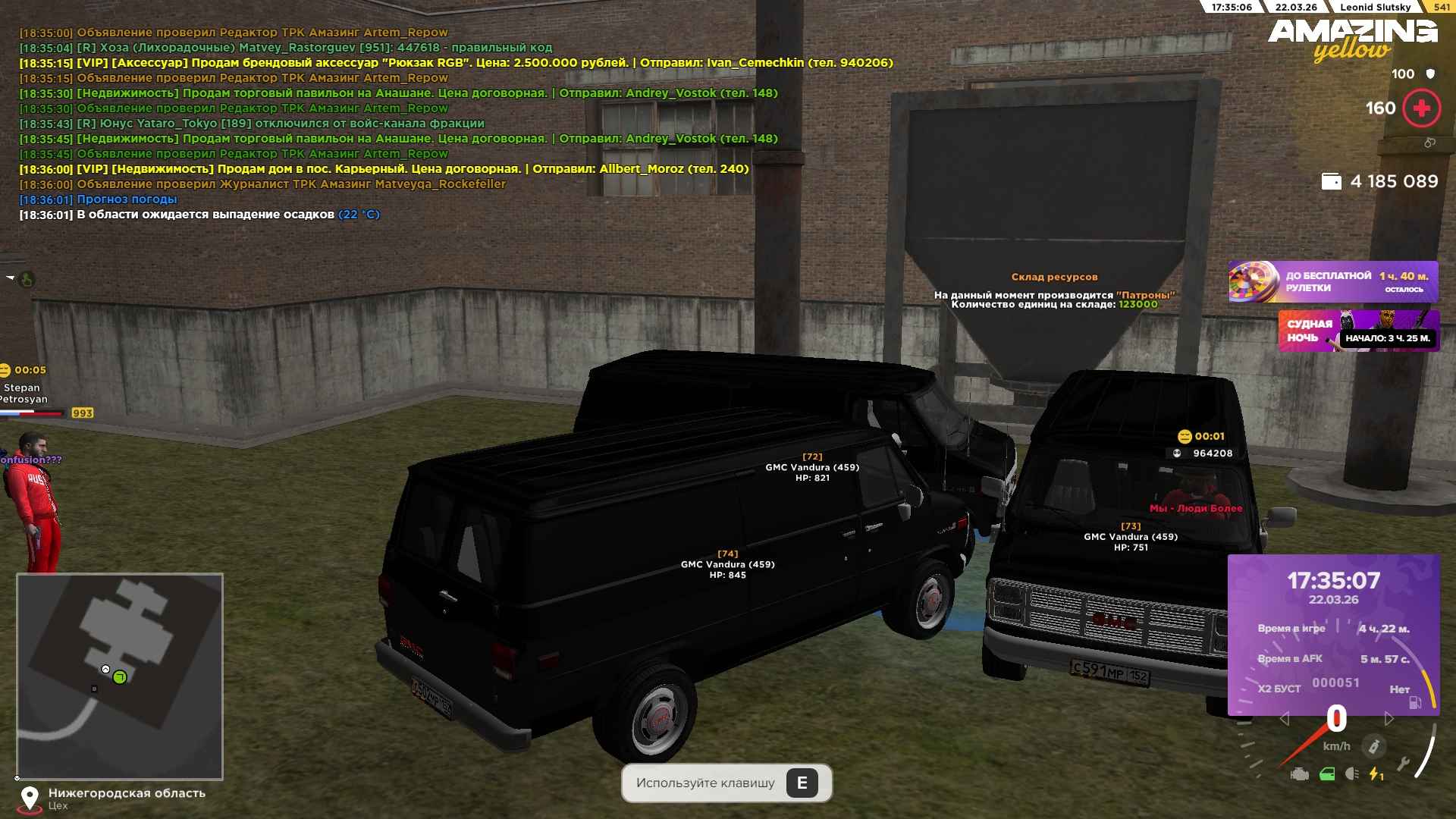This screenshot has height=819, width=1456.
Task: Click the wallet money icon
Action: [x=1331, y=182]
